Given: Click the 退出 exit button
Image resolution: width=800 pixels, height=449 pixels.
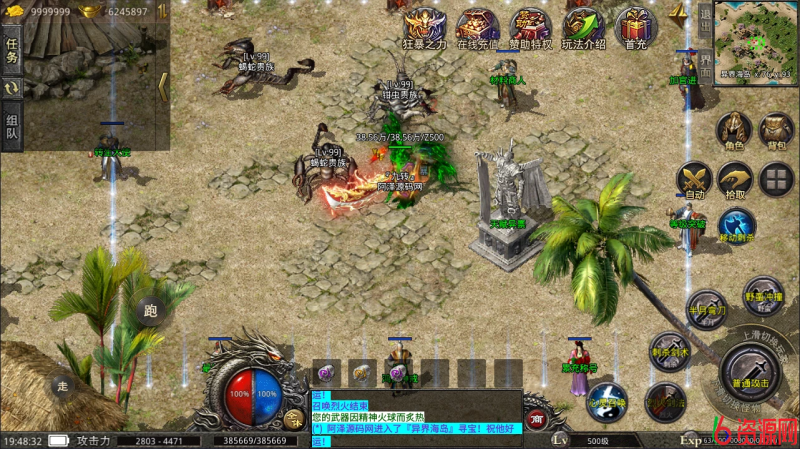Looking at the screenshot, I should point(705,17).
